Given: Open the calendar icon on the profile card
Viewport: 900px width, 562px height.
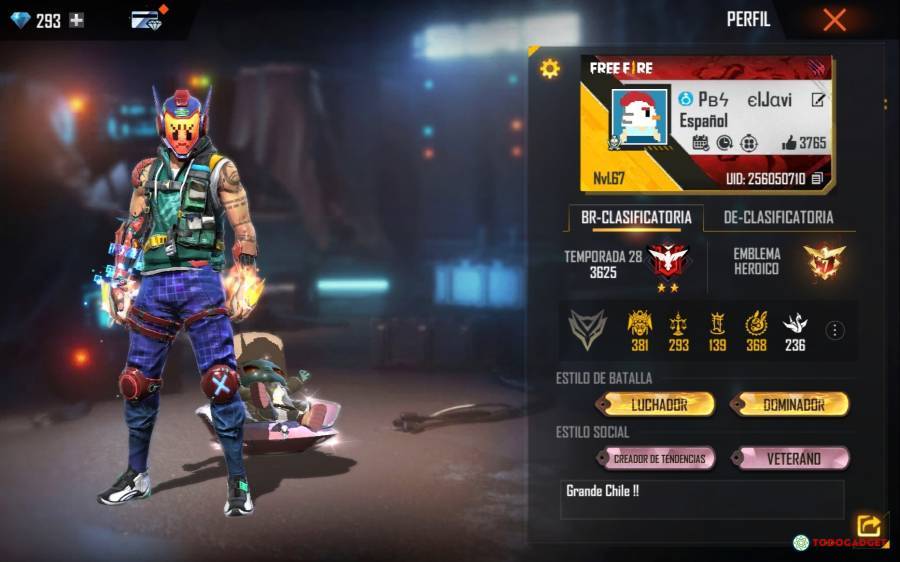Looking at the screenshot, I should 700,143.
